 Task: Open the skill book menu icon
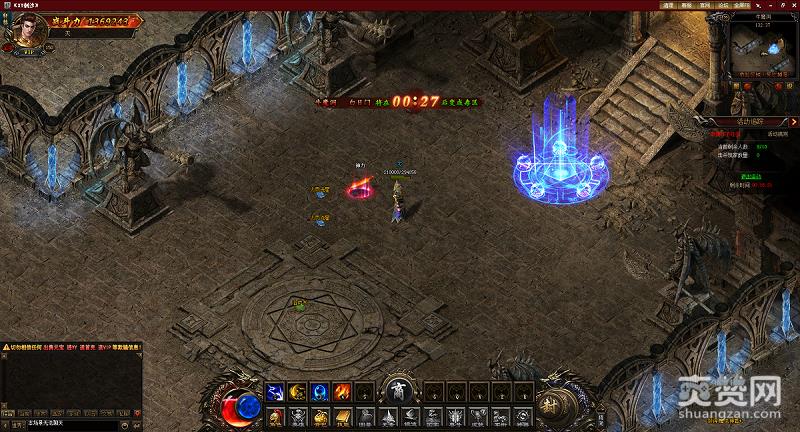coord(341,417)
